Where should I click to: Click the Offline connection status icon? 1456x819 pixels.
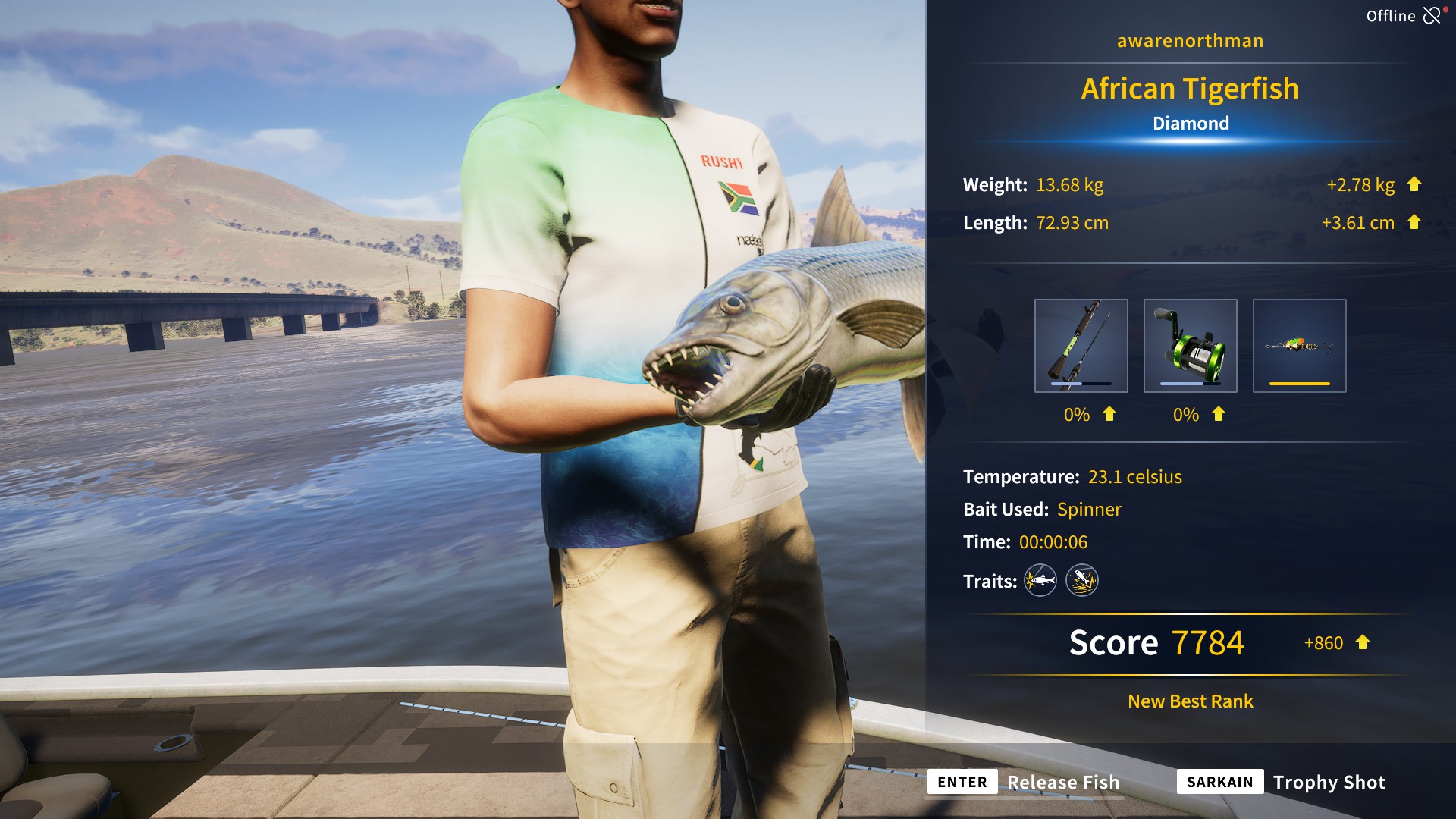[x=1432, y=15]
